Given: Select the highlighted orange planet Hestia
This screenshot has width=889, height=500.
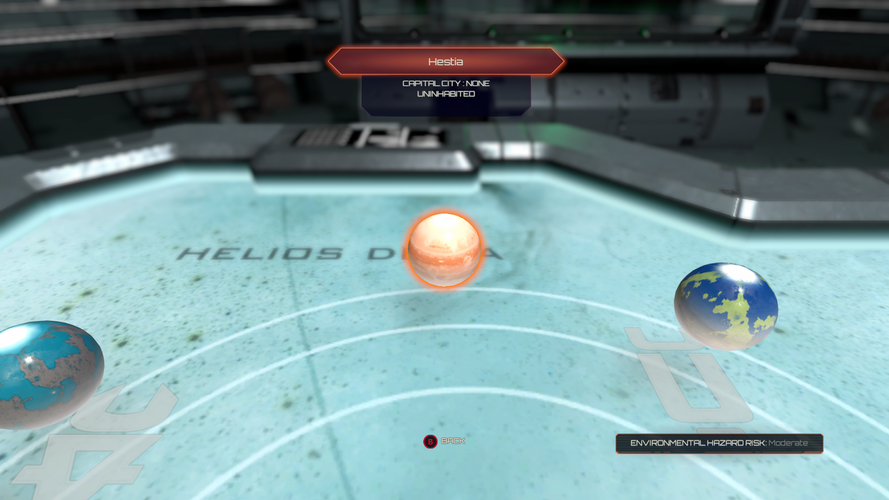Looking at the screenshot, I should [x=444, y=249].
